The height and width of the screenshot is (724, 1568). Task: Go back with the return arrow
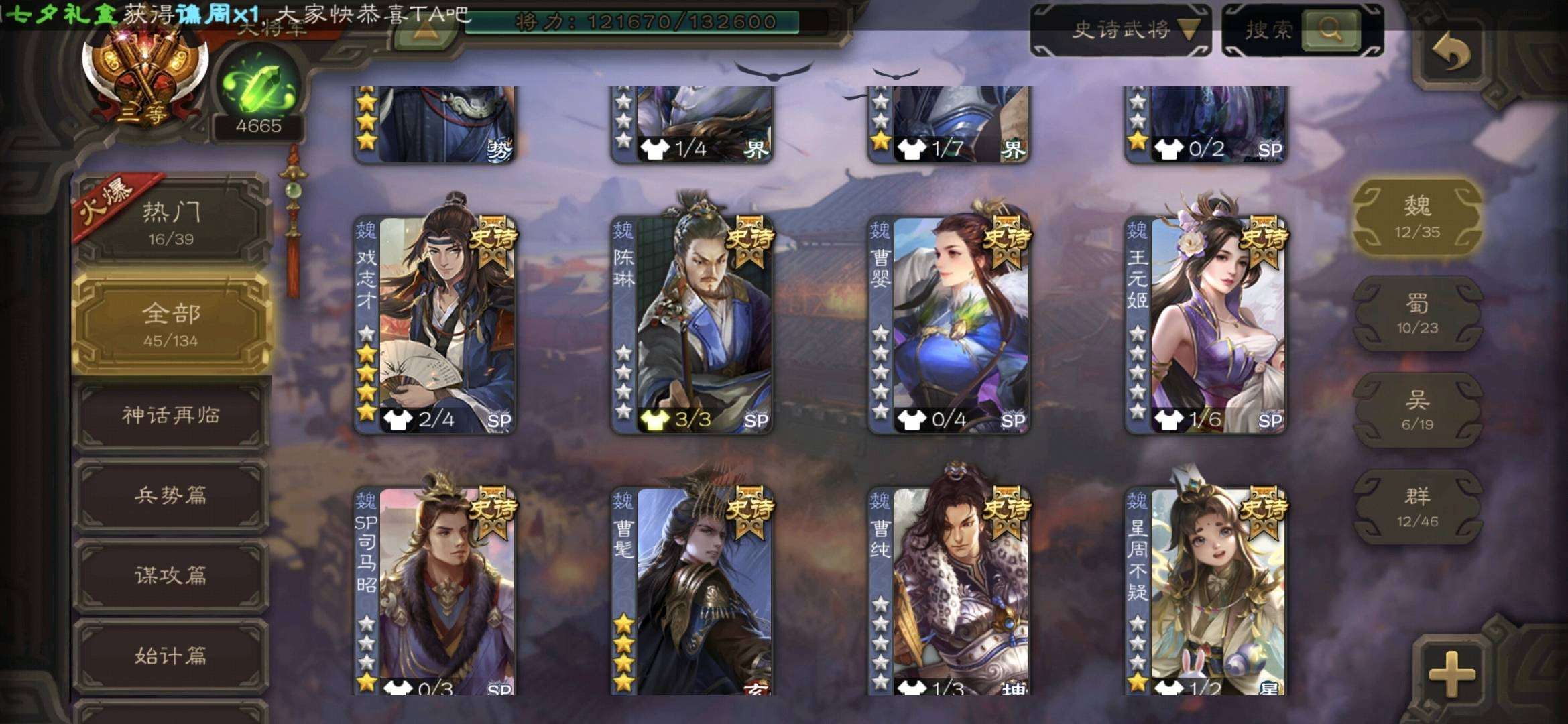pos(1451,52)
